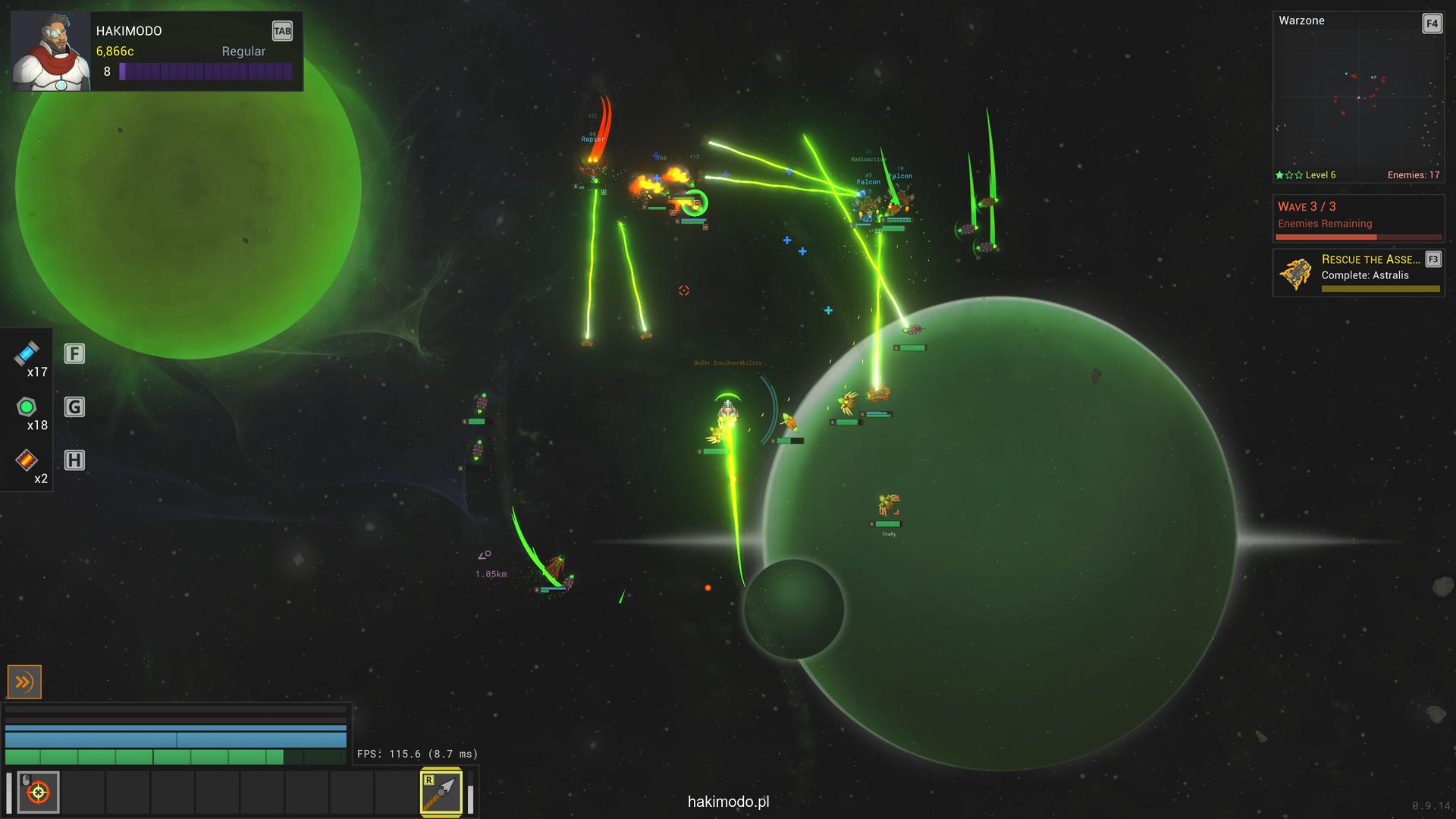Select the red crosshair weapon slot
1456x819 pixels.
[38, 792]
